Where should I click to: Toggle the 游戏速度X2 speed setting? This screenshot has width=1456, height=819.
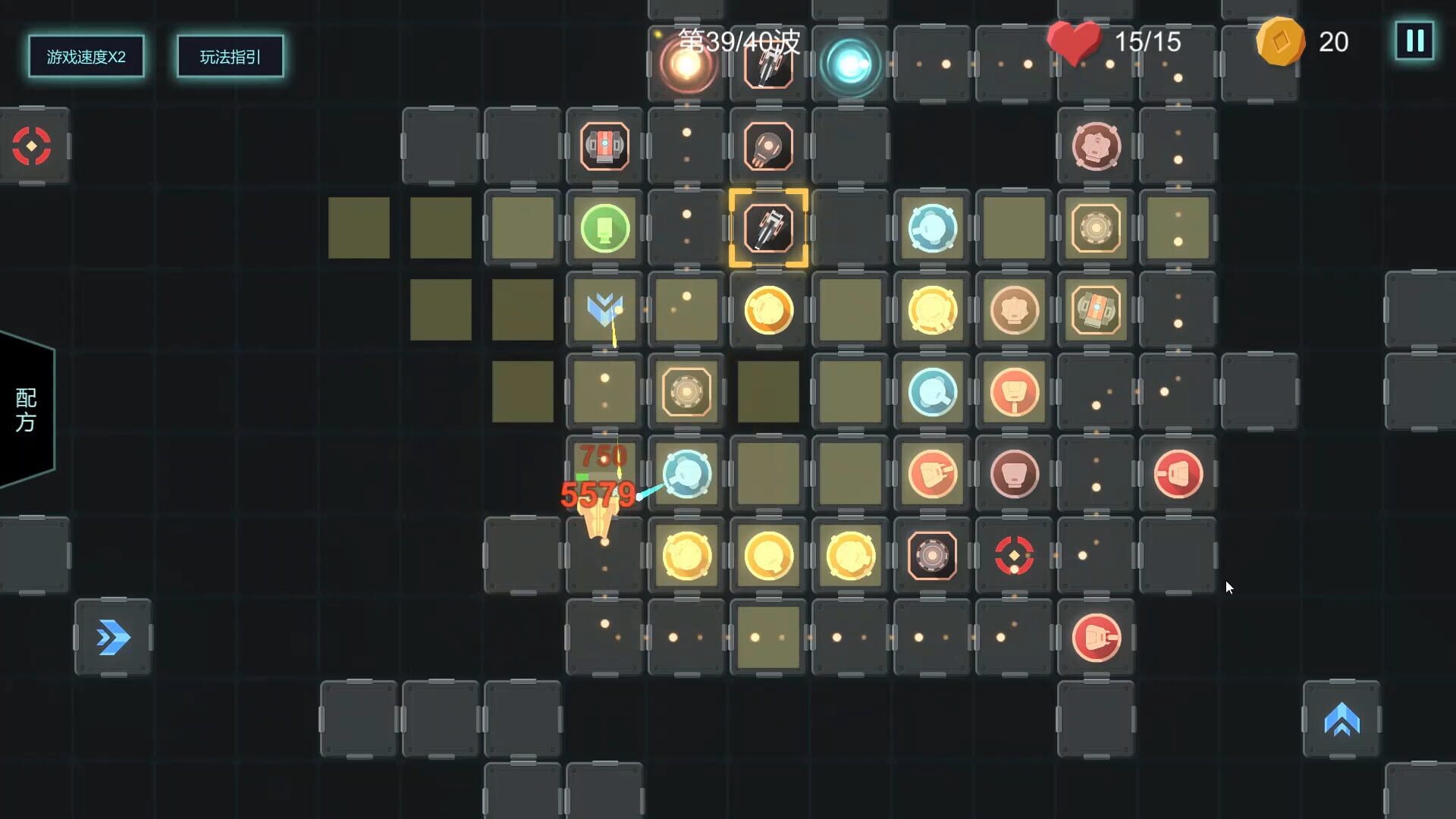(x=86, y=56)
